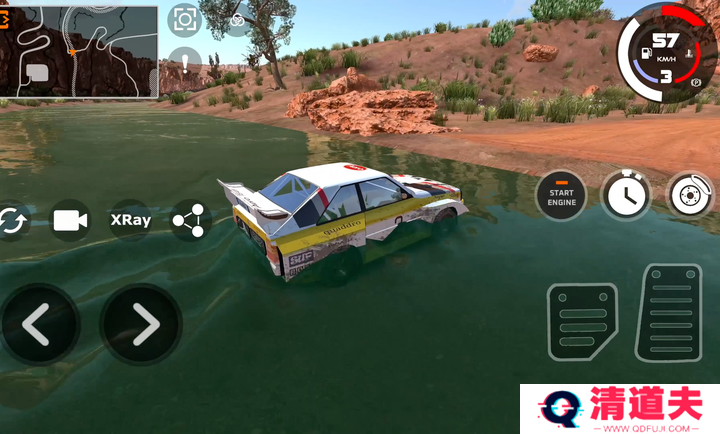Step on the wide gas pedal
Image resolution: width=720 pixels, height=434 pixels.
tap(673, 313)
